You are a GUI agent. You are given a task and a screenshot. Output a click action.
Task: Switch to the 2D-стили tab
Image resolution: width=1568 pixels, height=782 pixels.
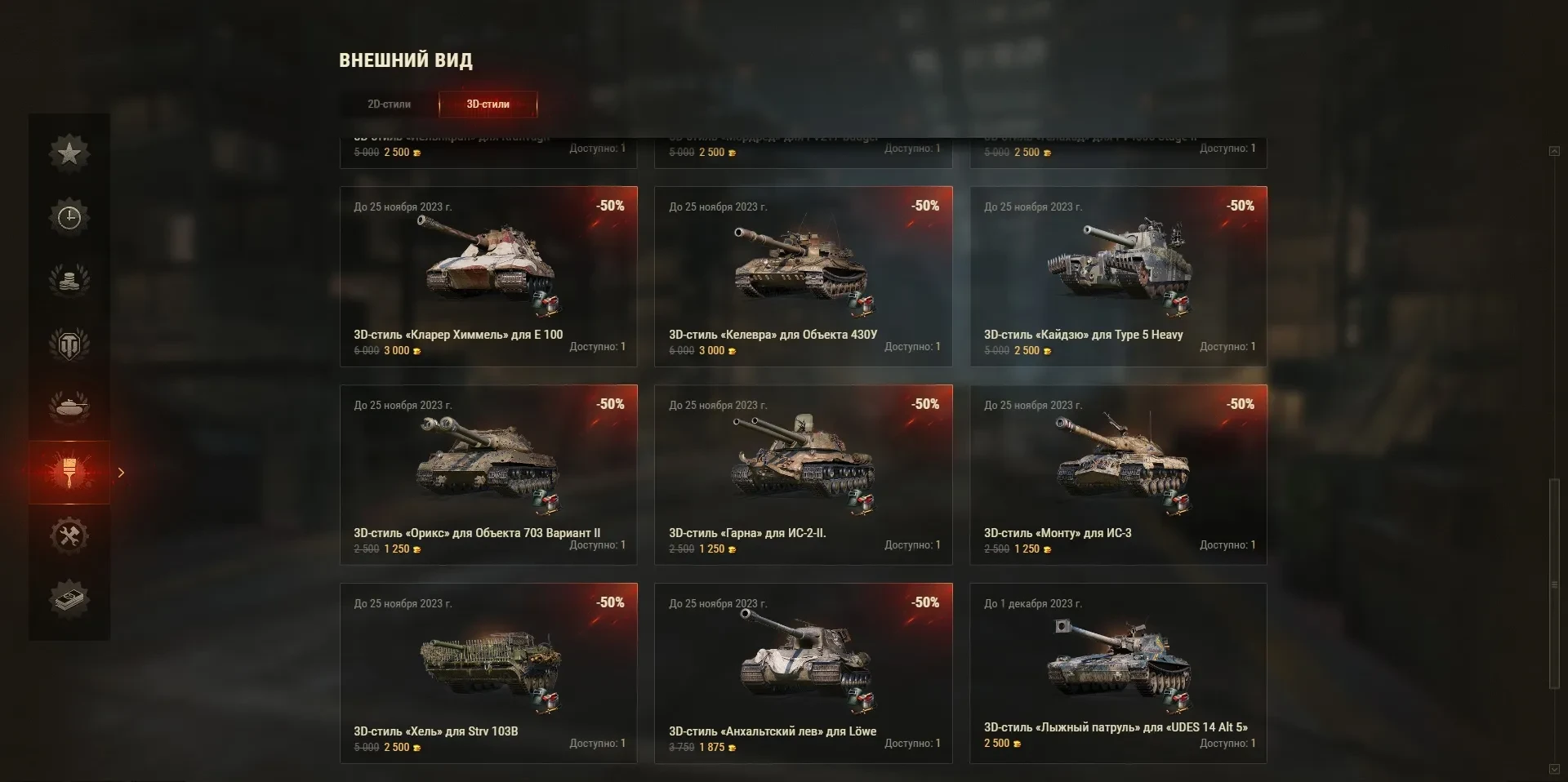389,104
